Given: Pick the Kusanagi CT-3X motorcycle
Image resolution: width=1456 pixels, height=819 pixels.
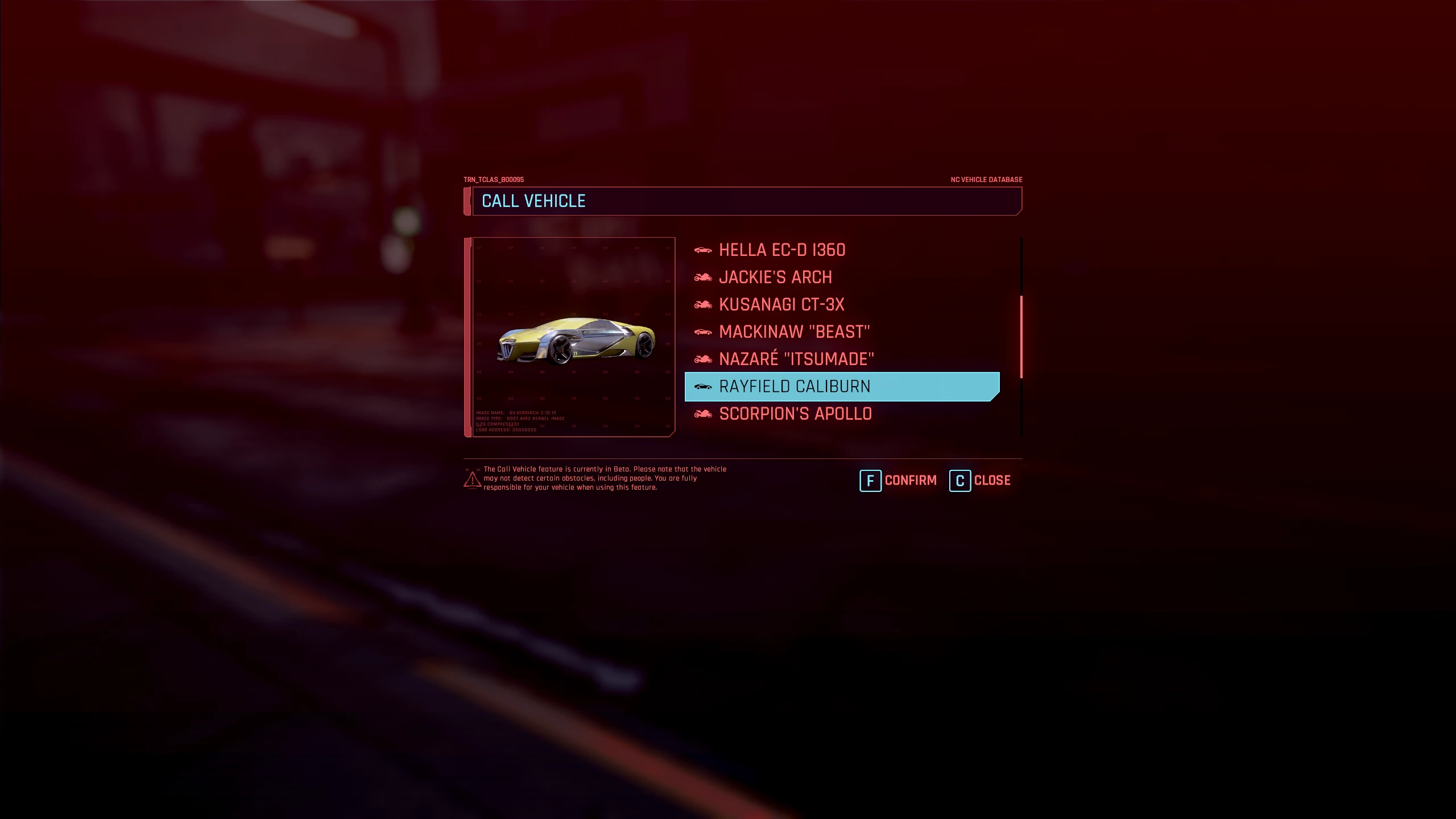Looking at the screenshot, I should (x=781, y=305).
